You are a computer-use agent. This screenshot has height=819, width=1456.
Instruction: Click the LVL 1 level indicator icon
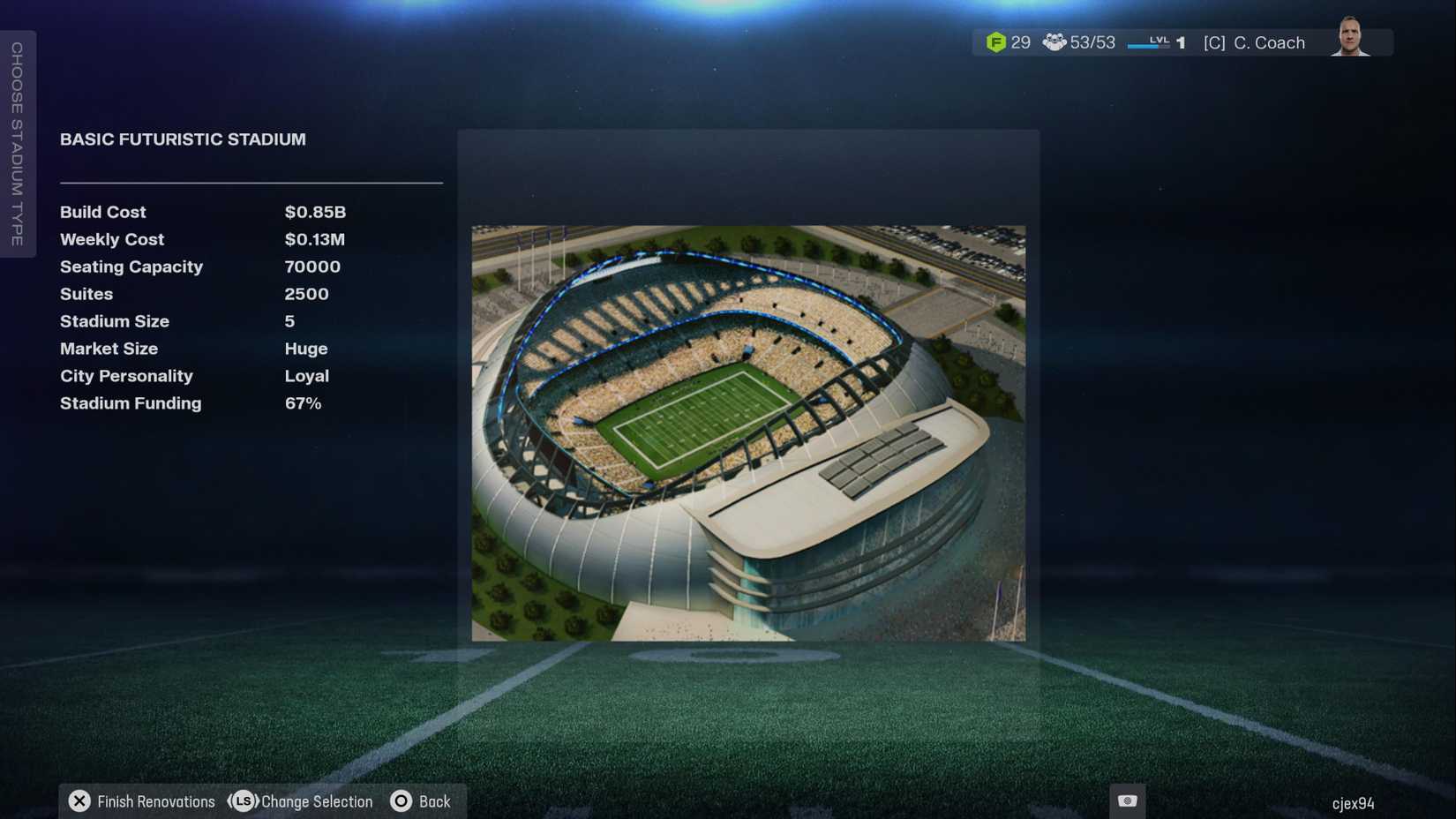(1166, 41)
